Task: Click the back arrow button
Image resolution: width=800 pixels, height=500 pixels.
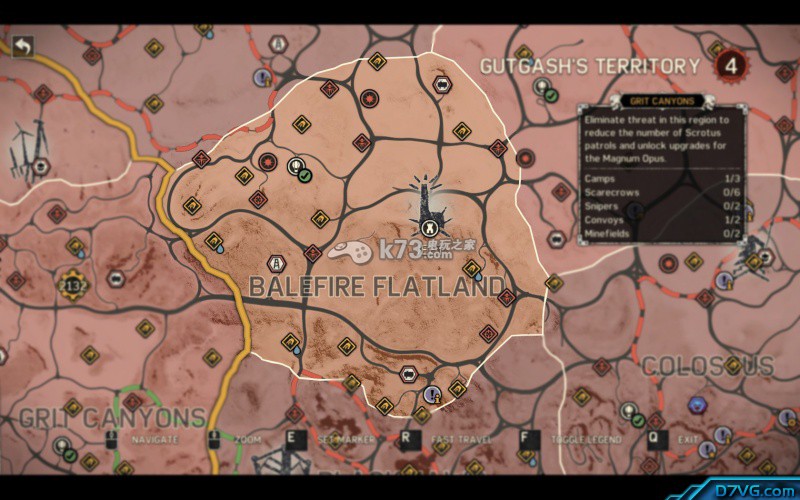Action: coord(22,46)
